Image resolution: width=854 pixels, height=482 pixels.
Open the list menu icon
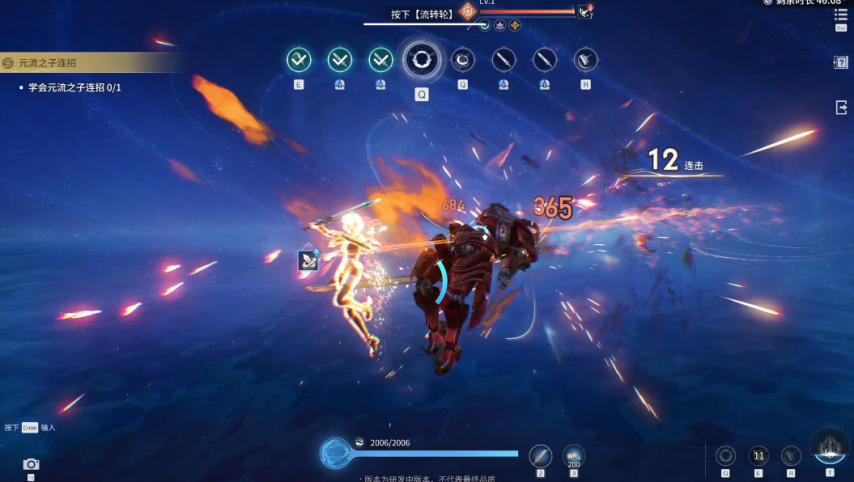click(x=840, y=14)
